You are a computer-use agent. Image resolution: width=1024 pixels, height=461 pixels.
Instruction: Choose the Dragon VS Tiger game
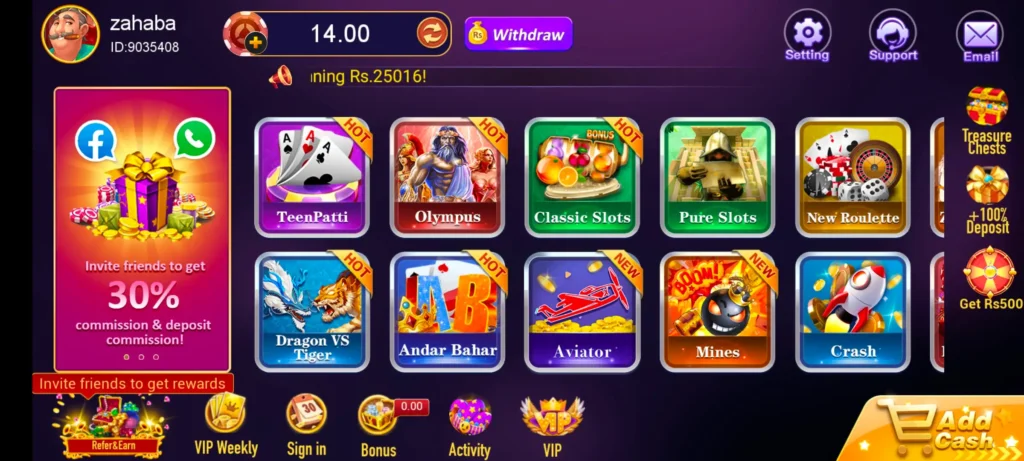point(312,311)
